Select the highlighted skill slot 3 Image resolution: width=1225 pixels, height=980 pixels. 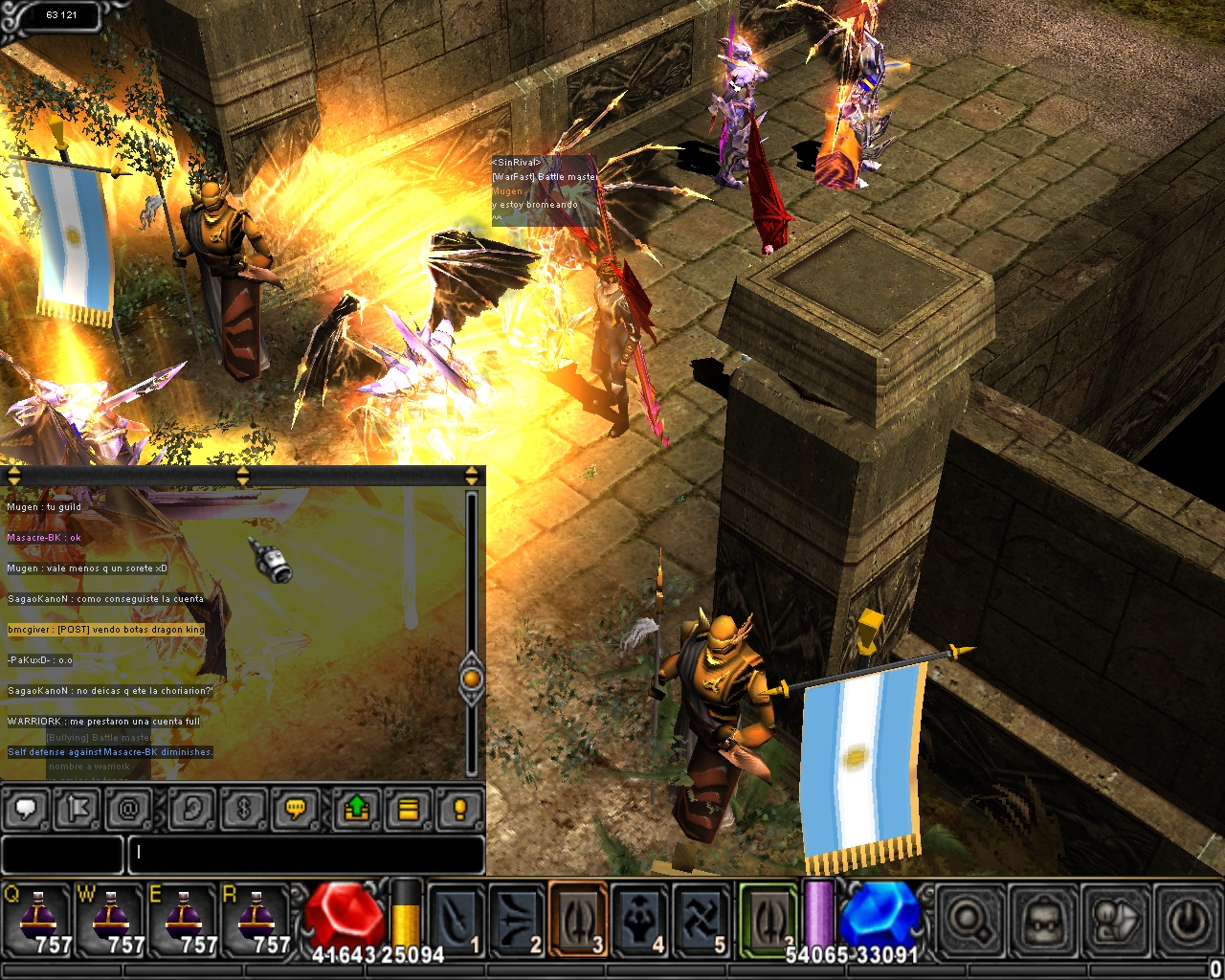(578, 919)
